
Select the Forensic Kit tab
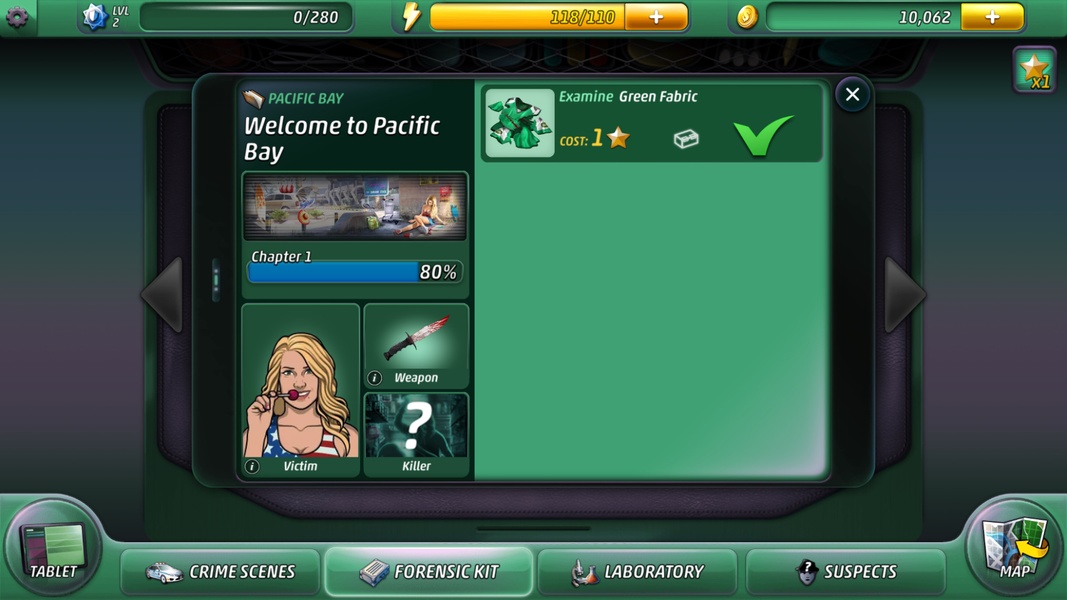(x=428, y=572)
